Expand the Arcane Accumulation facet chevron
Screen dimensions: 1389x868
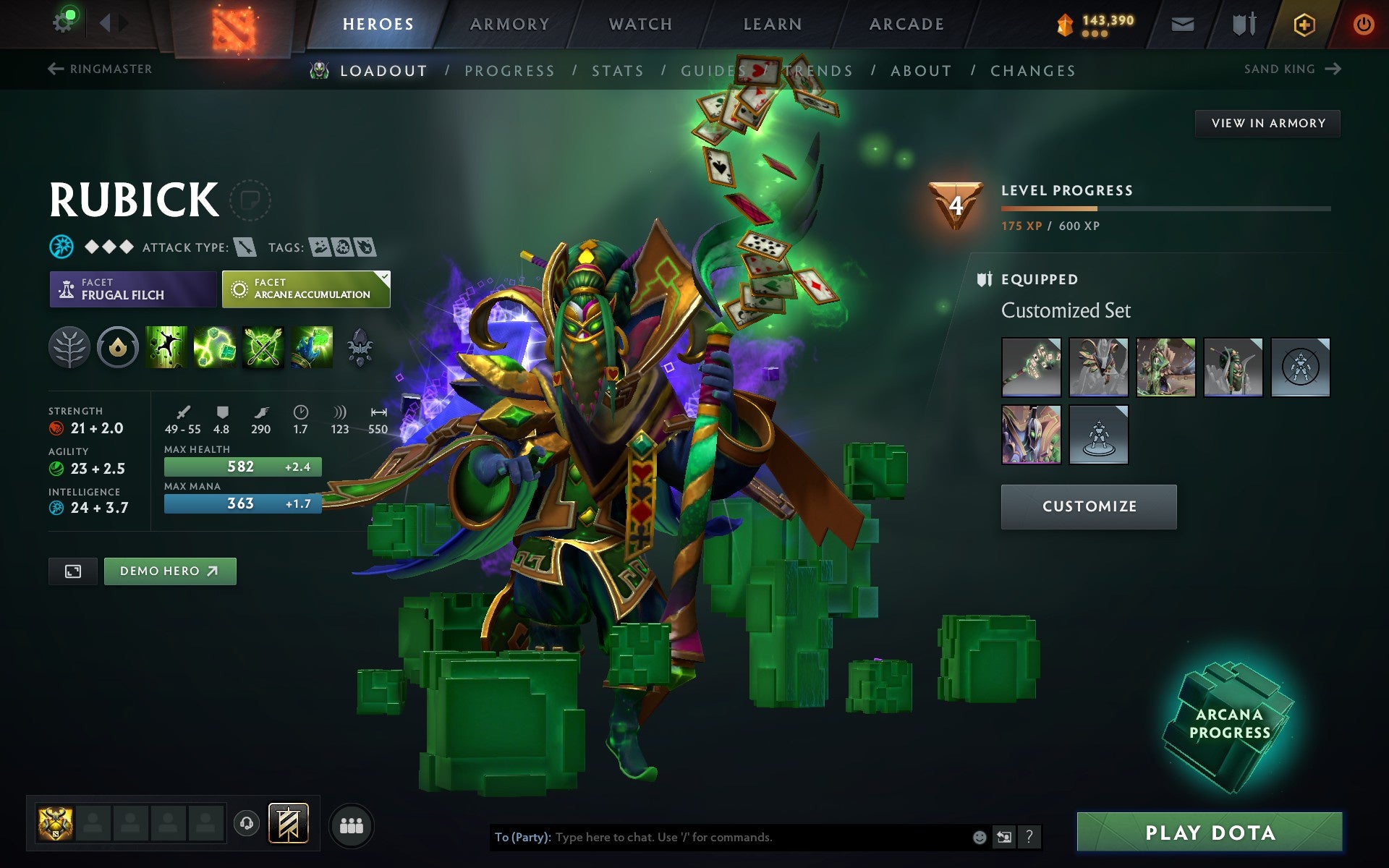tap(384, 276)
